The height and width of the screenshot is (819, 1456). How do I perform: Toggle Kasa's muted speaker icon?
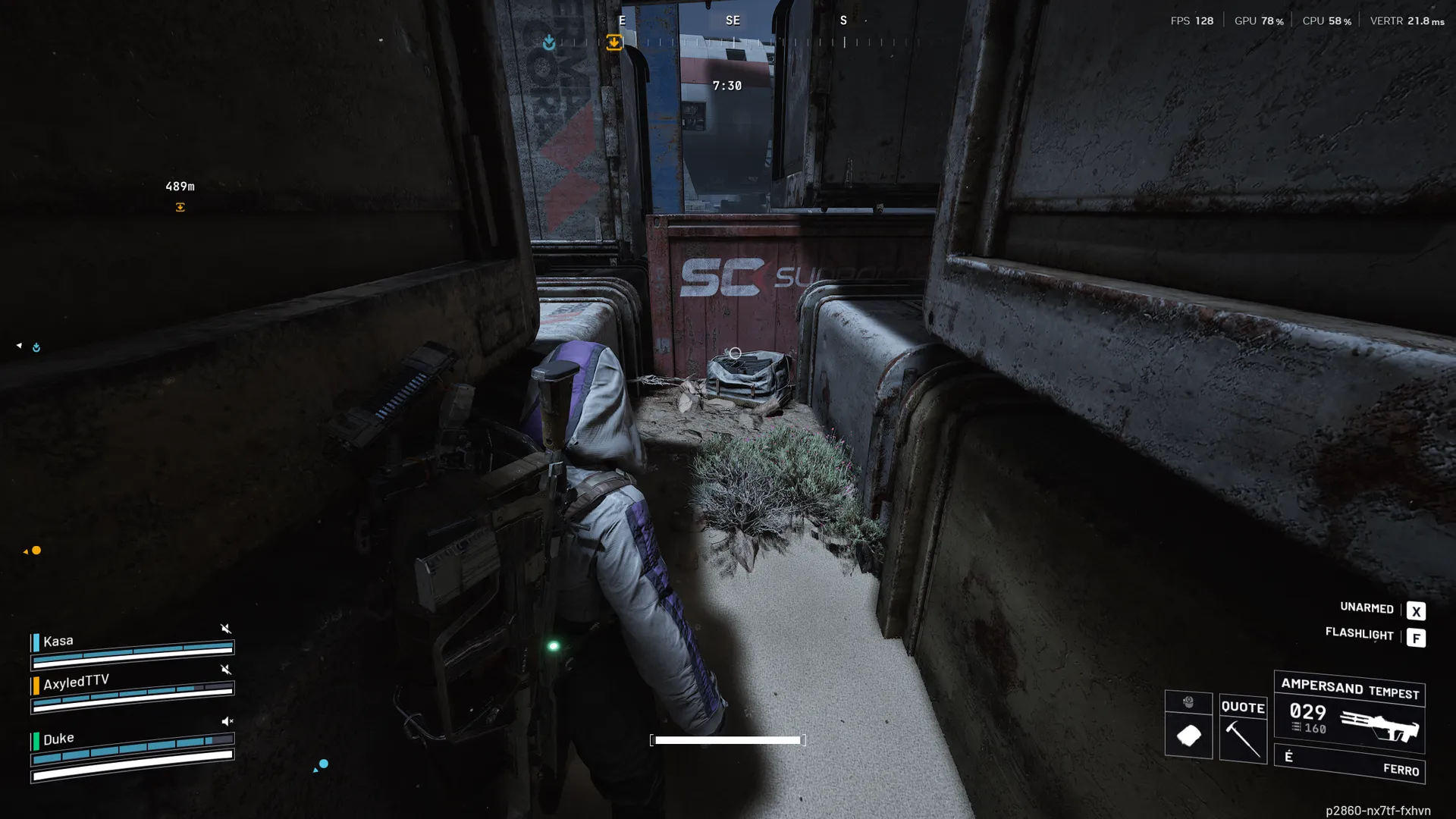225,629
